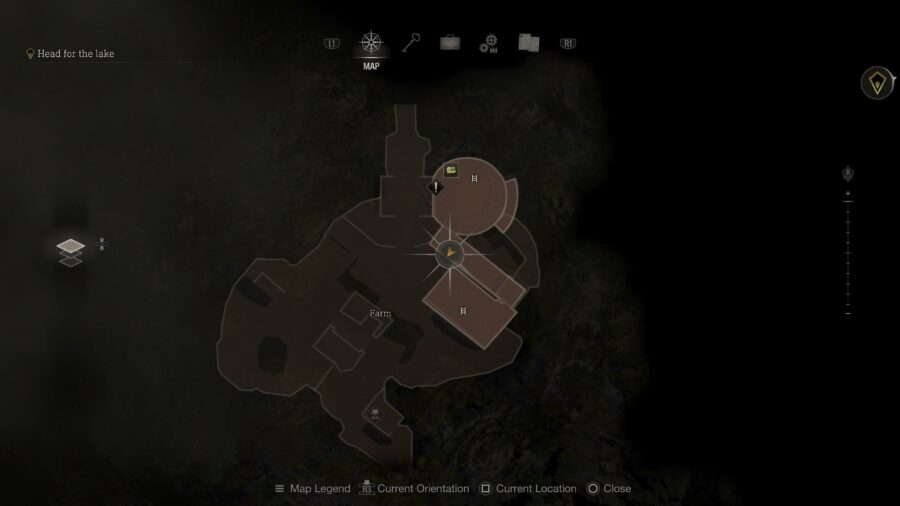Open the Map Legend
Image resolution: width=900 pixels, height=506 pixels.
312,489
